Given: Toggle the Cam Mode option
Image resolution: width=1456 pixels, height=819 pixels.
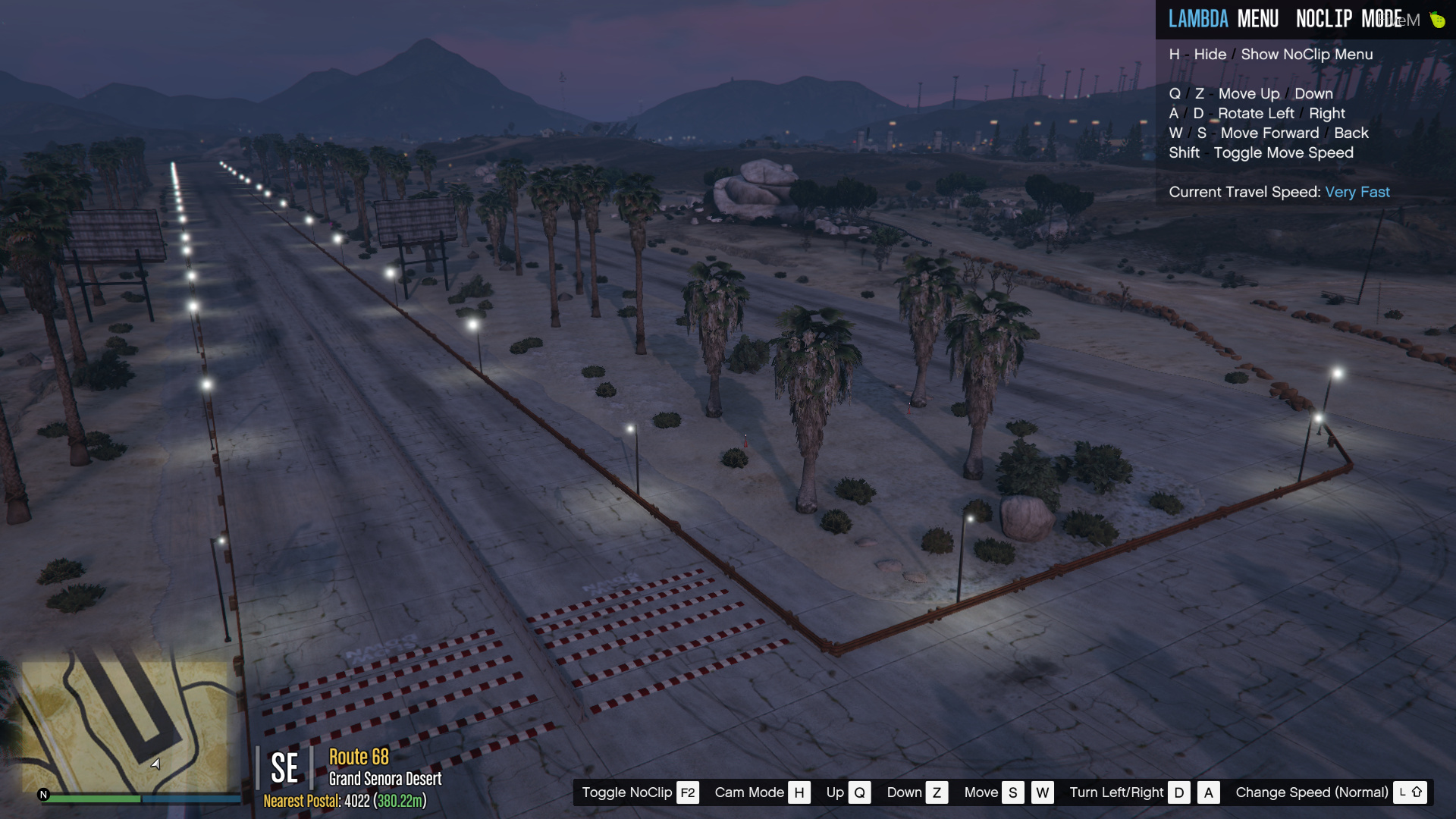Looking at the screenshot, I should click(749, 792).
